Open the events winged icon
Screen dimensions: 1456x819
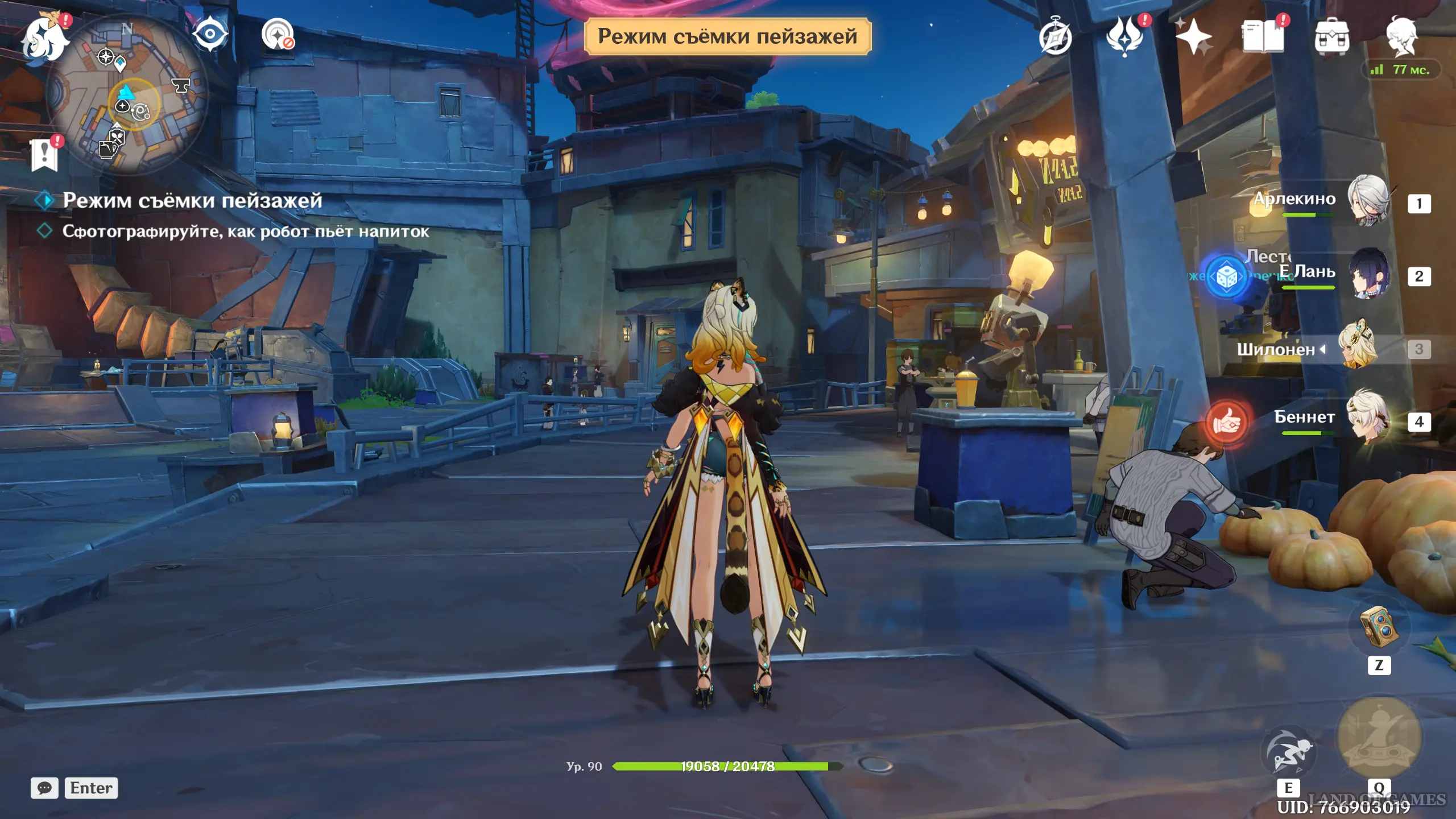1124,36
